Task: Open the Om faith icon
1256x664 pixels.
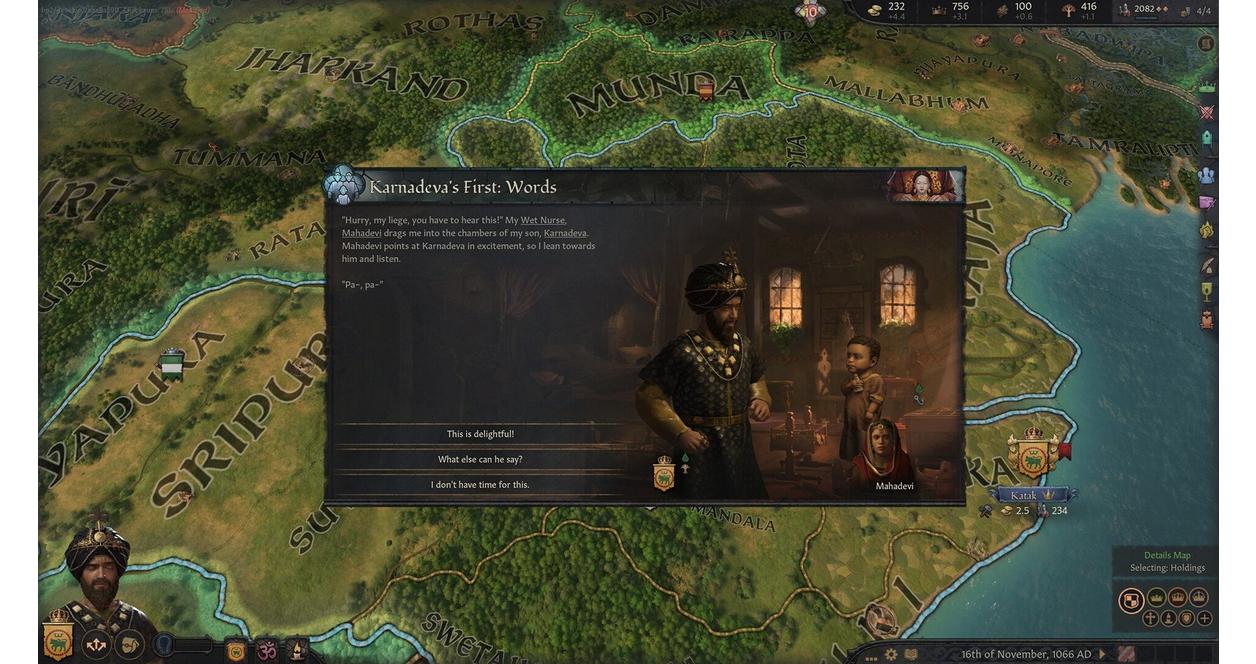Action: pyautogui.click(x=267, y=650)
